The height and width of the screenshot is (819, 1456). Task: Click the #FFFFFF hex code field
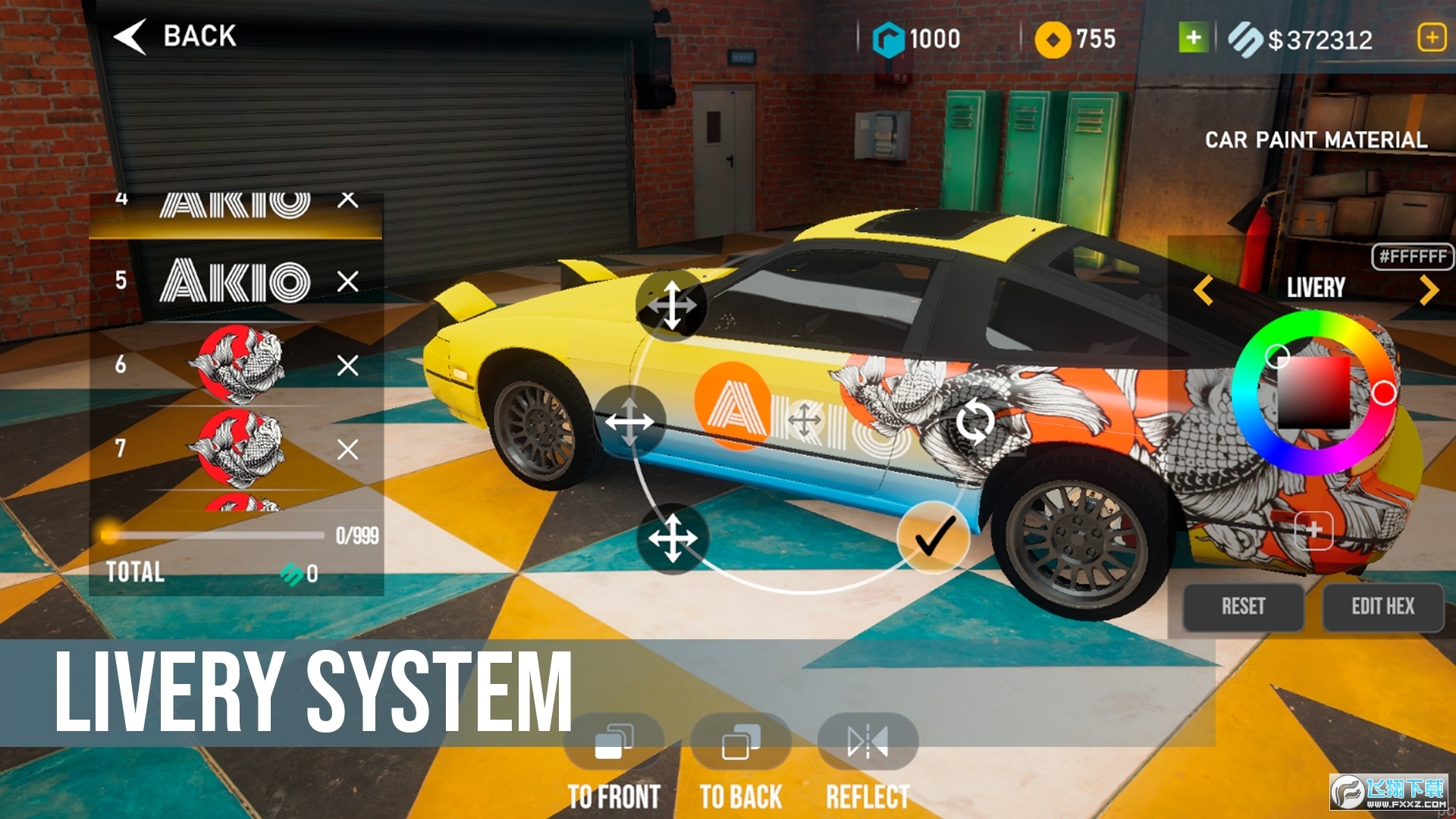1412,256
